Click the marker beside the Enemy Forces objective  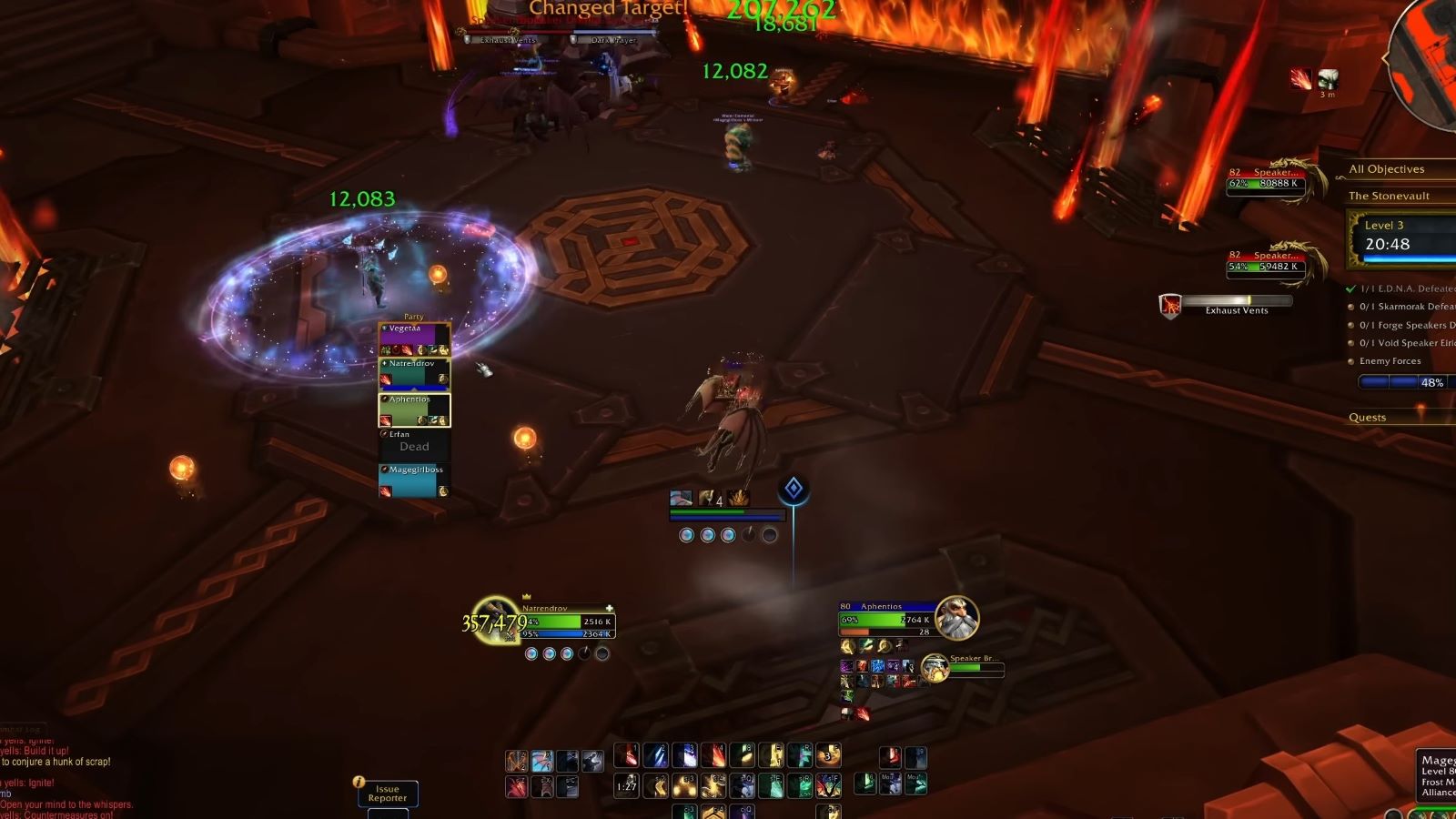pos(1351,360)
